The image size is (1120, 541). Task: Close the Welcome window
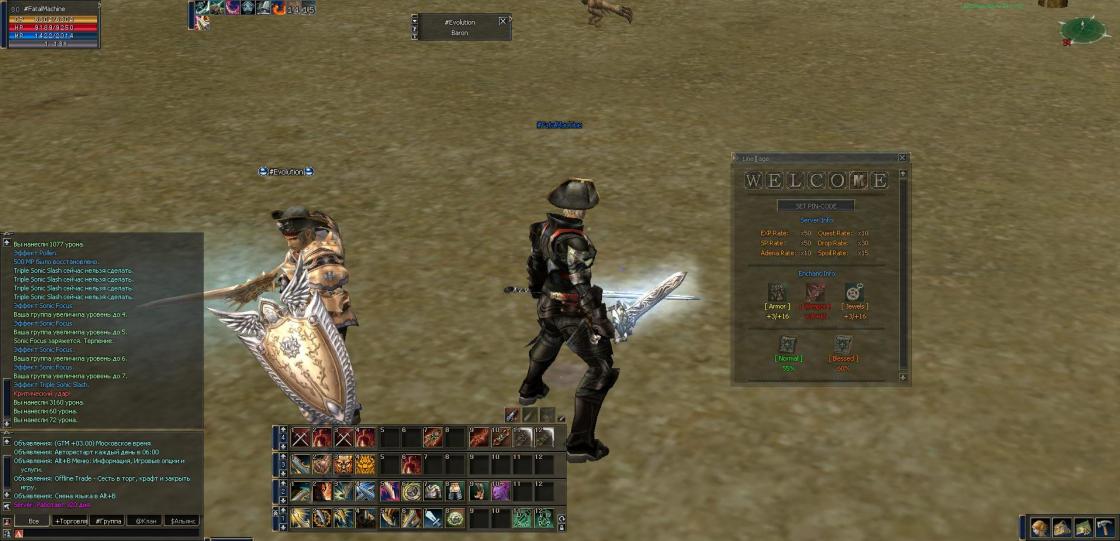[902, 157]
